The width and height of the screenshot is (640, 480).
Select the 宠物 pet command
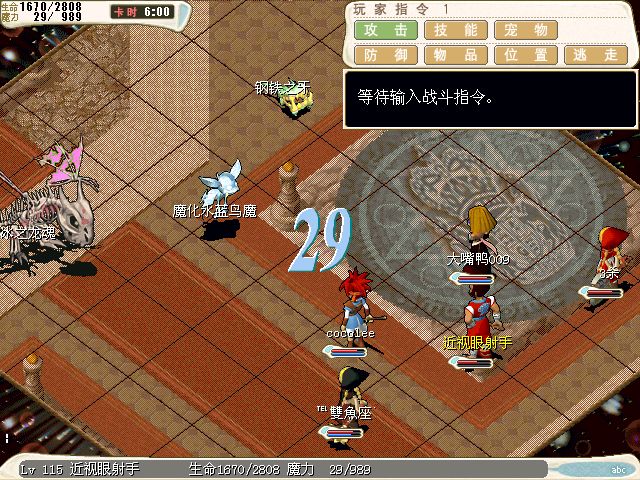(x=526, y=31)
